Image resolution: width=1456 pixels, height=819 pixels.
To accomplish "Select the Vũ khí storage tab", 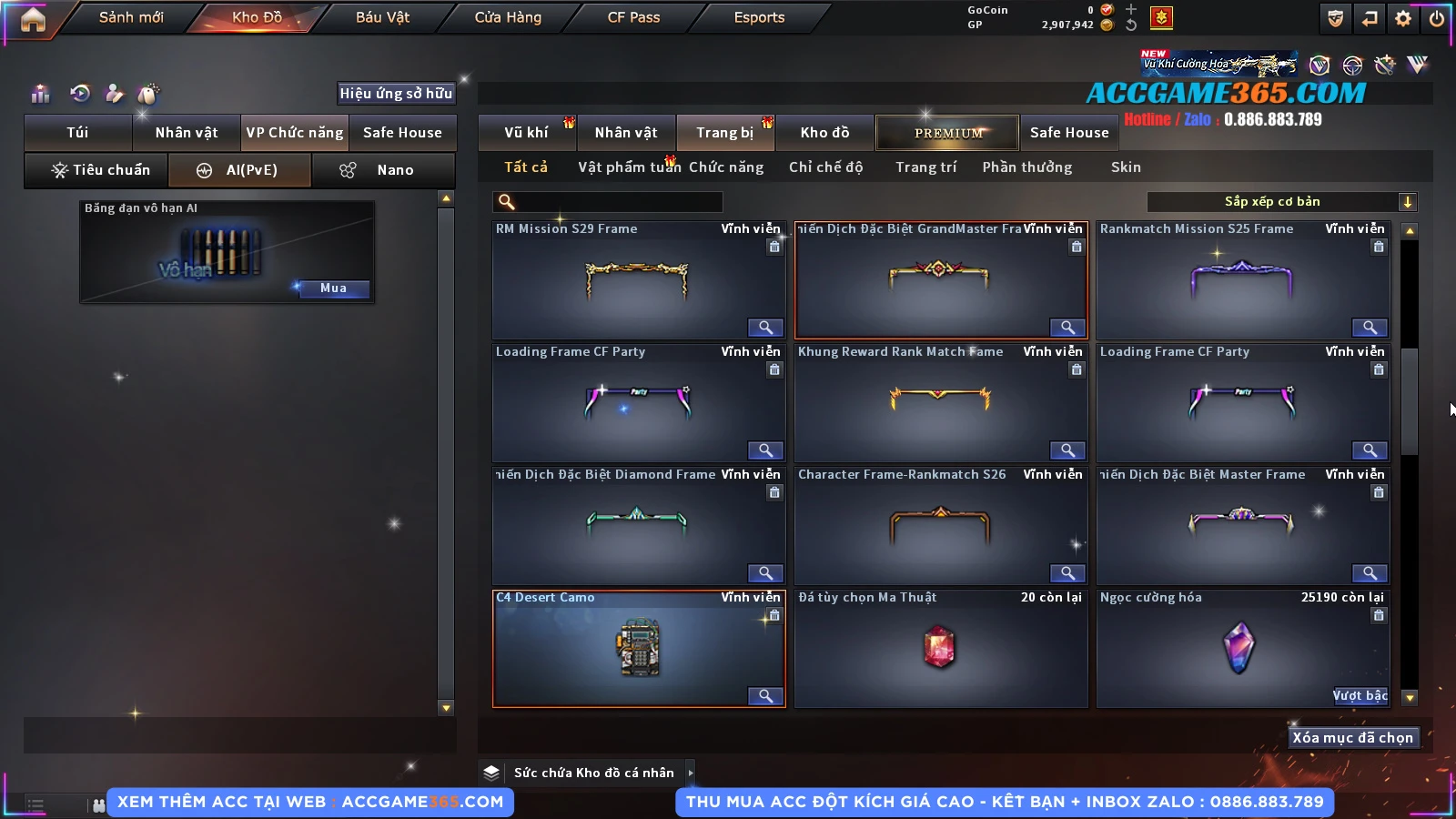I will pyautogui.click(x=527, y=133).
